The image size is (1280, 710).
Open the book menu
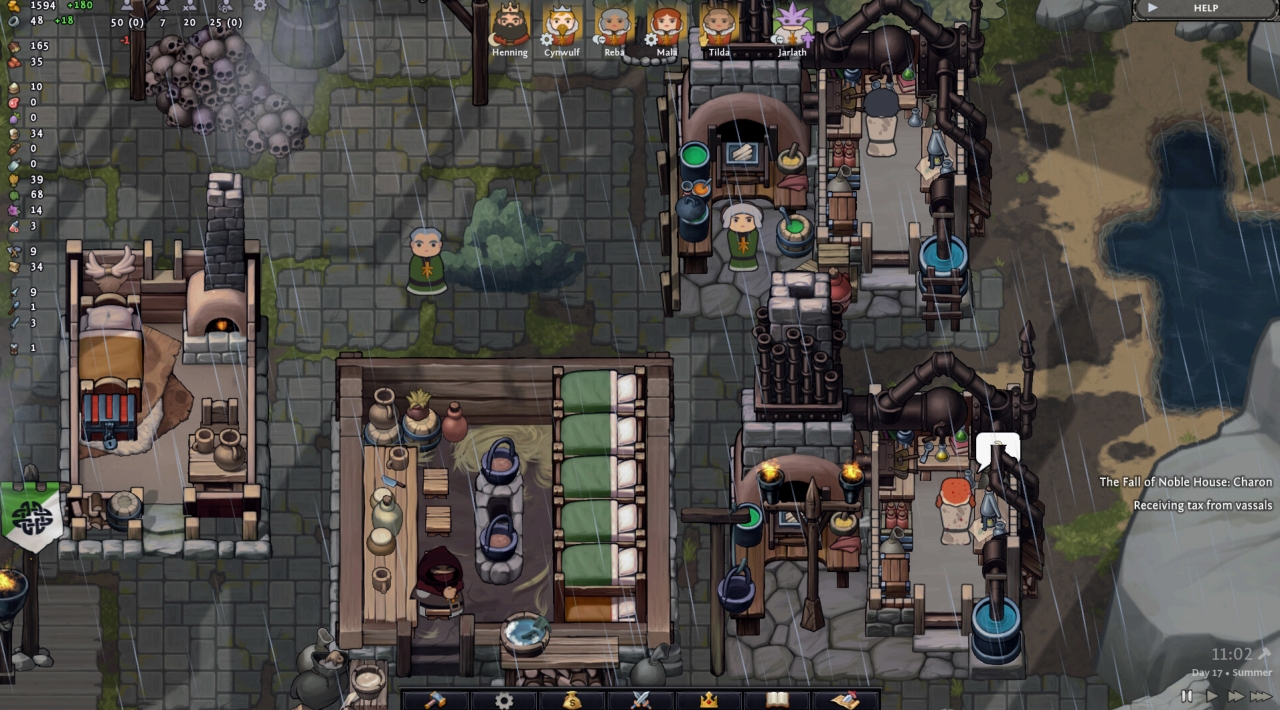pyautogui.click(x=777, y=700)
